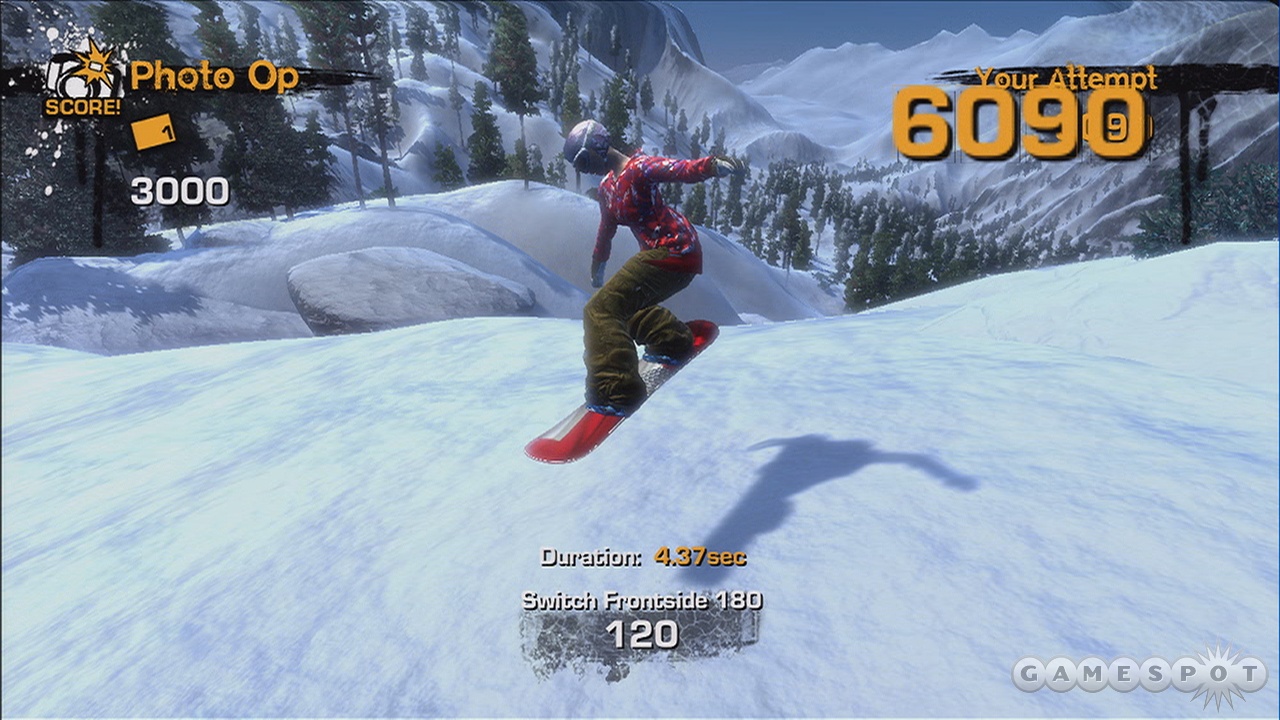Click the Photo Op camera score icon
The height and width of the screenshot is (720, 1280).
(80, 74)
